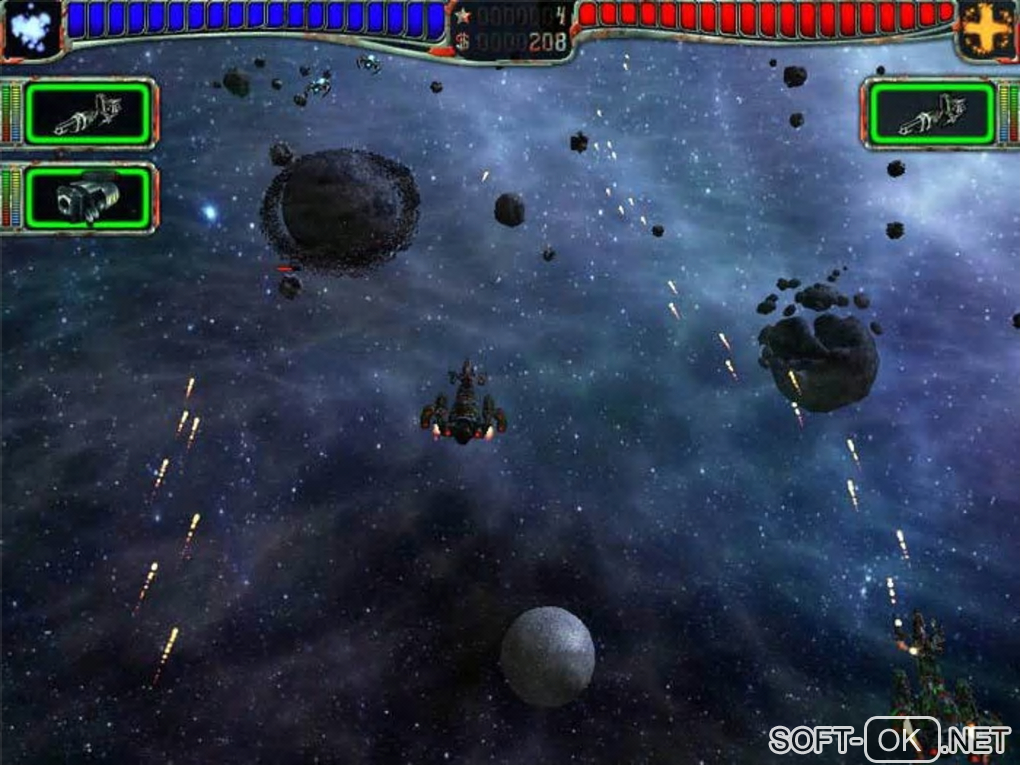Viewport: 1020px width, 765px height.
Task: Click the blue energy cloud shield icon
Action: pyautogui.click(x=30, y=27)
